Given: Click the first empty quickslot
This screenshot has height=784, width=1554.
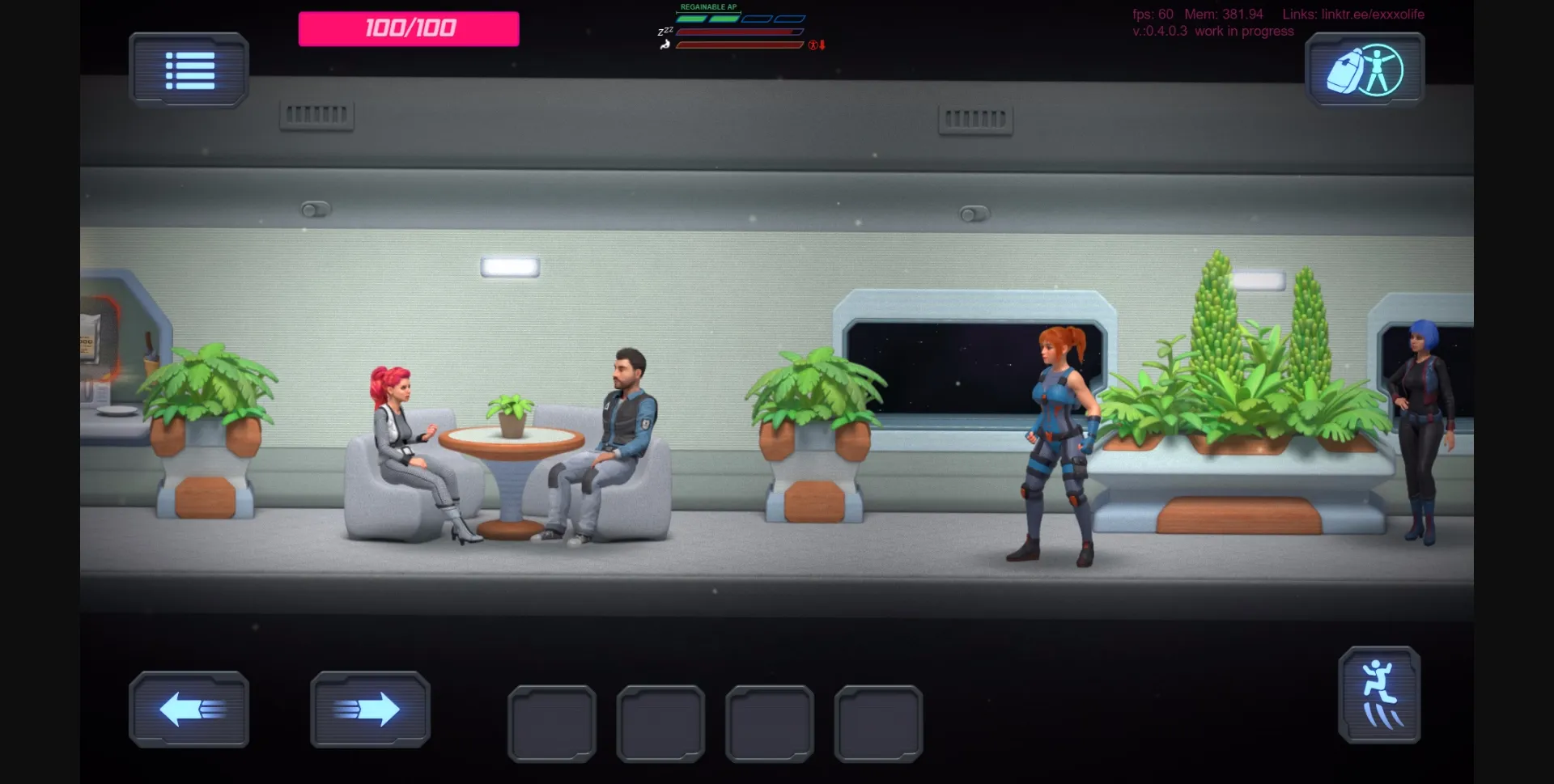Looking at the screenshot, I should [x=551, y=723].
